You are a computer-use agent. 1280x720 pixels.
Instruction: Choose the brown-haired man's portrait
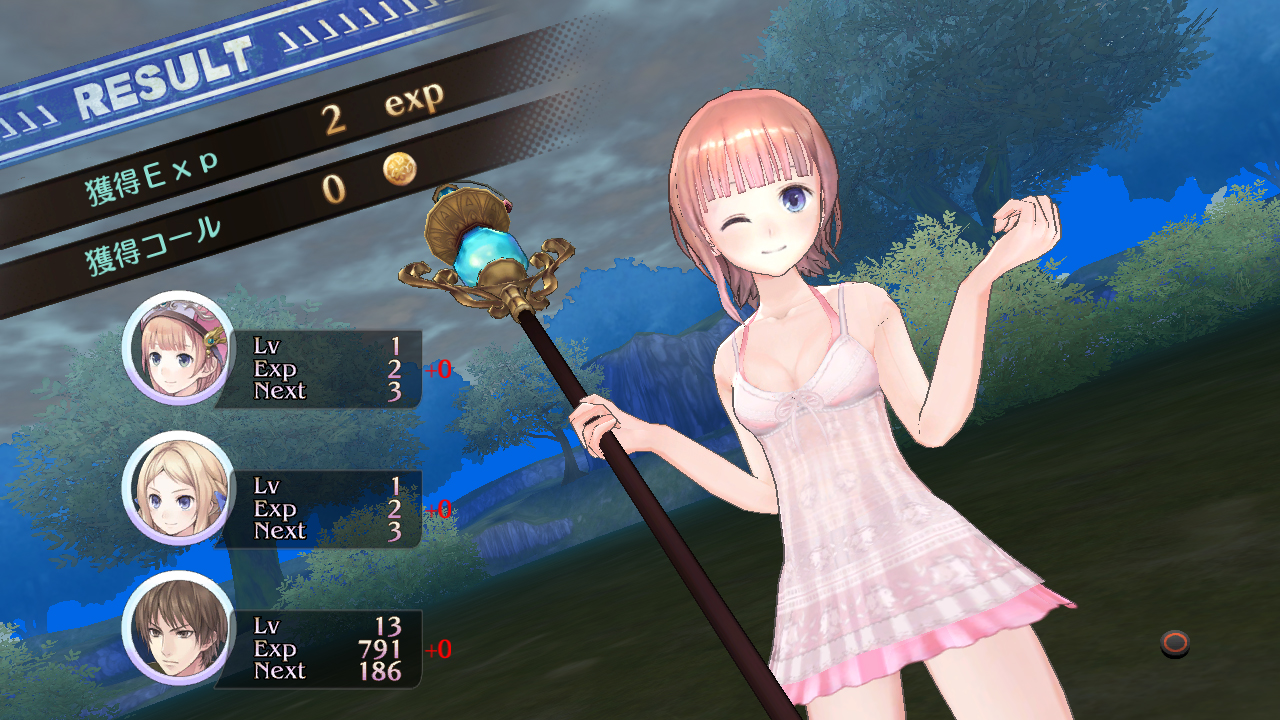(x=179, y=628)
